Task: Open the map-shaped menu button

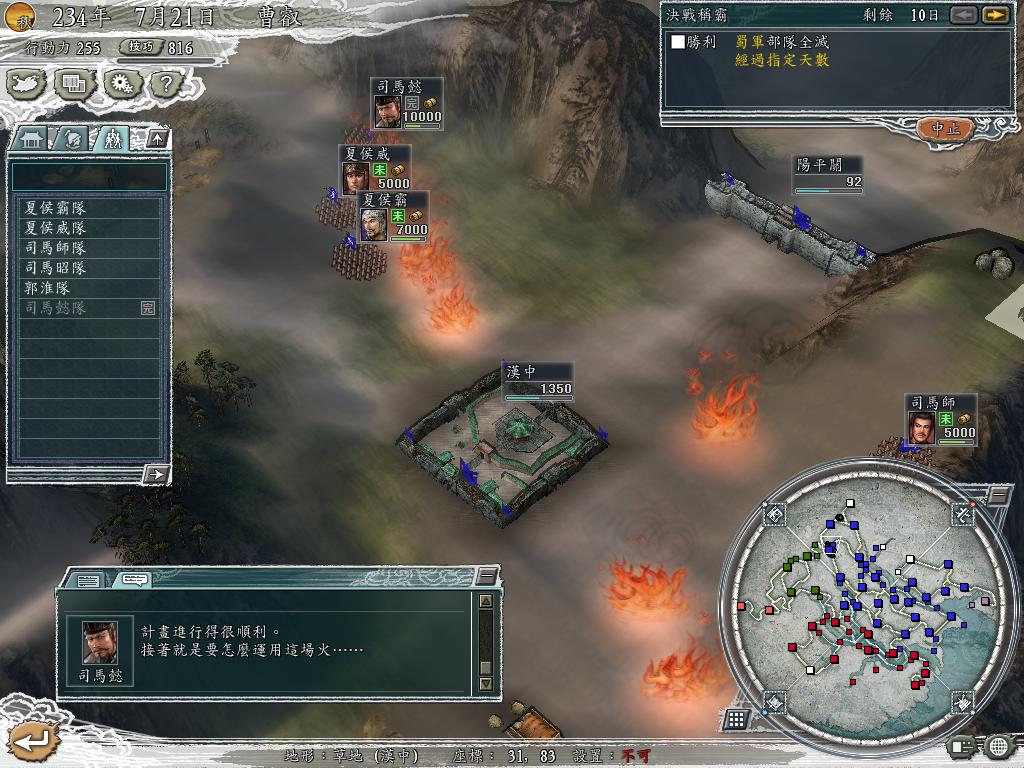Action: [28, 85]
